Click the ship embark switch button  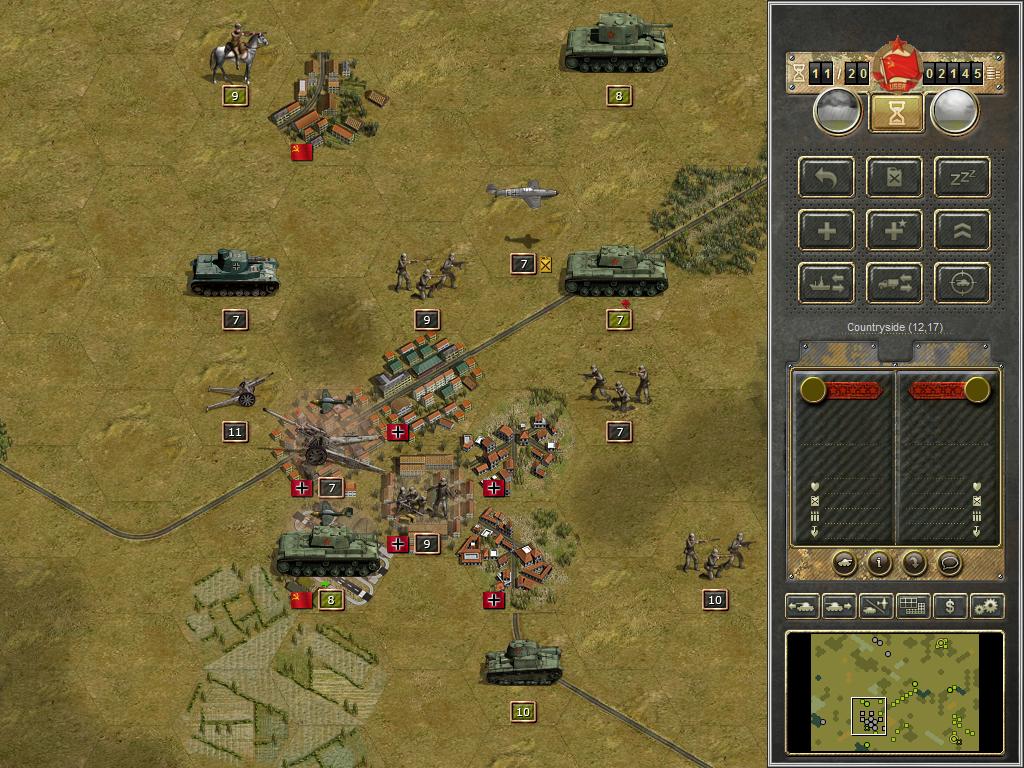point(827,284)
